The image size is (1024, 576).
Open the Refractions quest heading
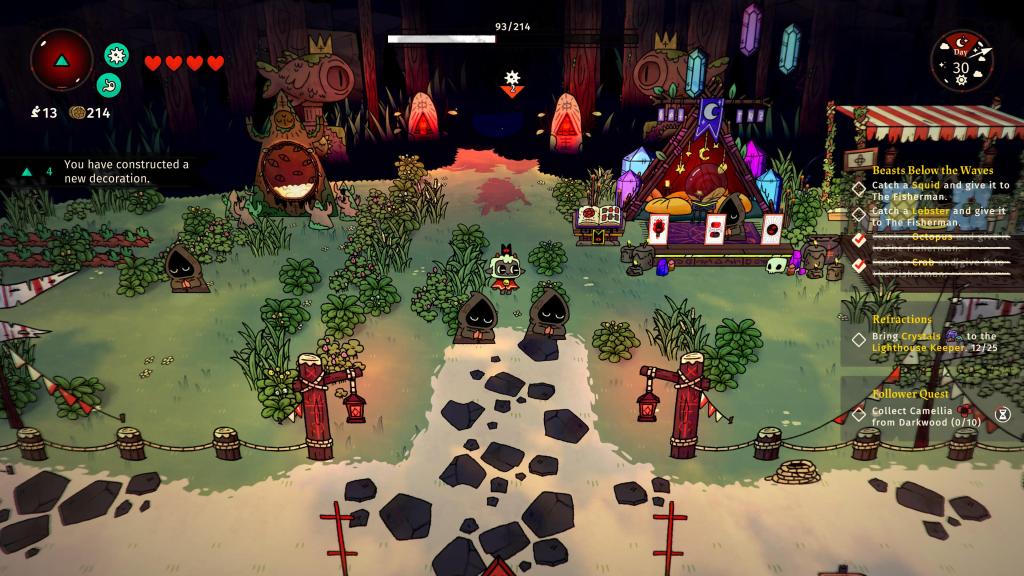pyautogui.click(x=902, y=319)
